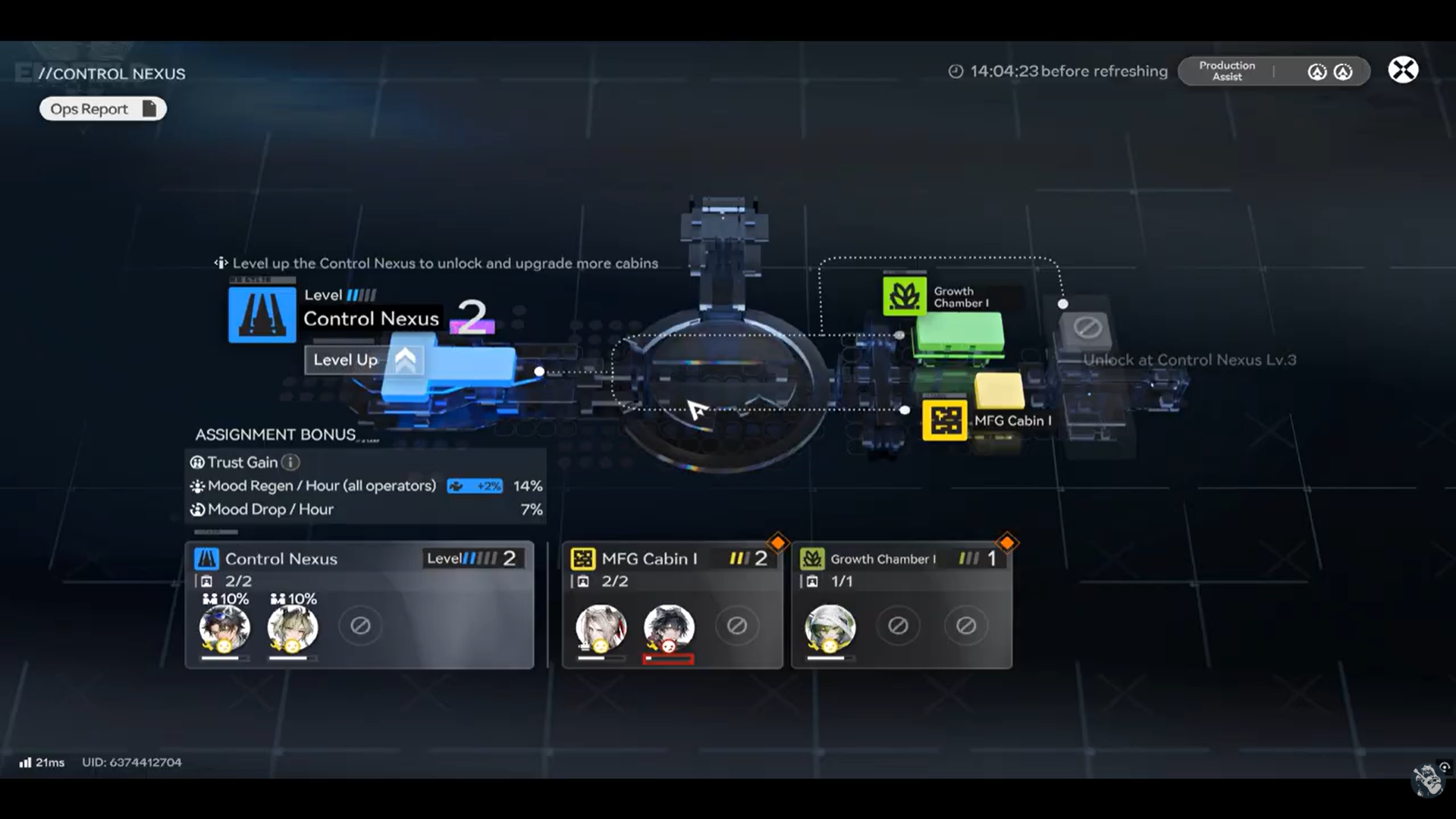Expand the MFG Cabin I upgrade marker
Image resolution: width=1456 pixels, height=819 pixels.
tap(779, 541)
